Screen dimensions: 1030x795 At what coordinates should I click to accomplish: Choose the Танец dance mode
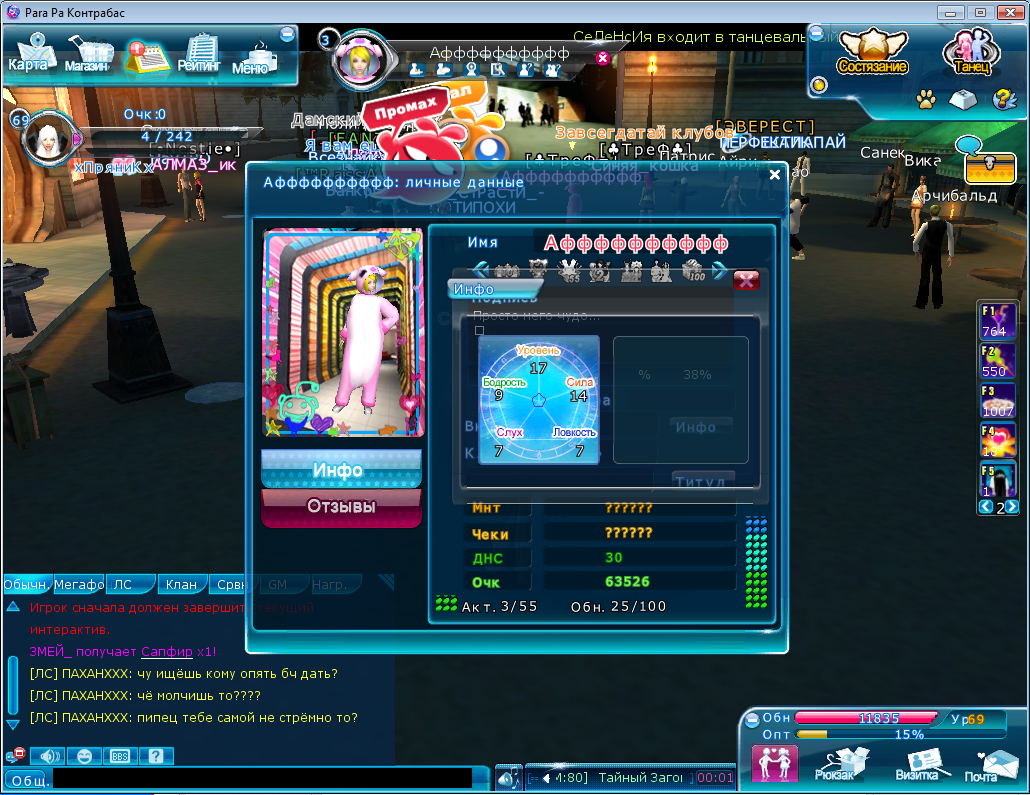970,52
